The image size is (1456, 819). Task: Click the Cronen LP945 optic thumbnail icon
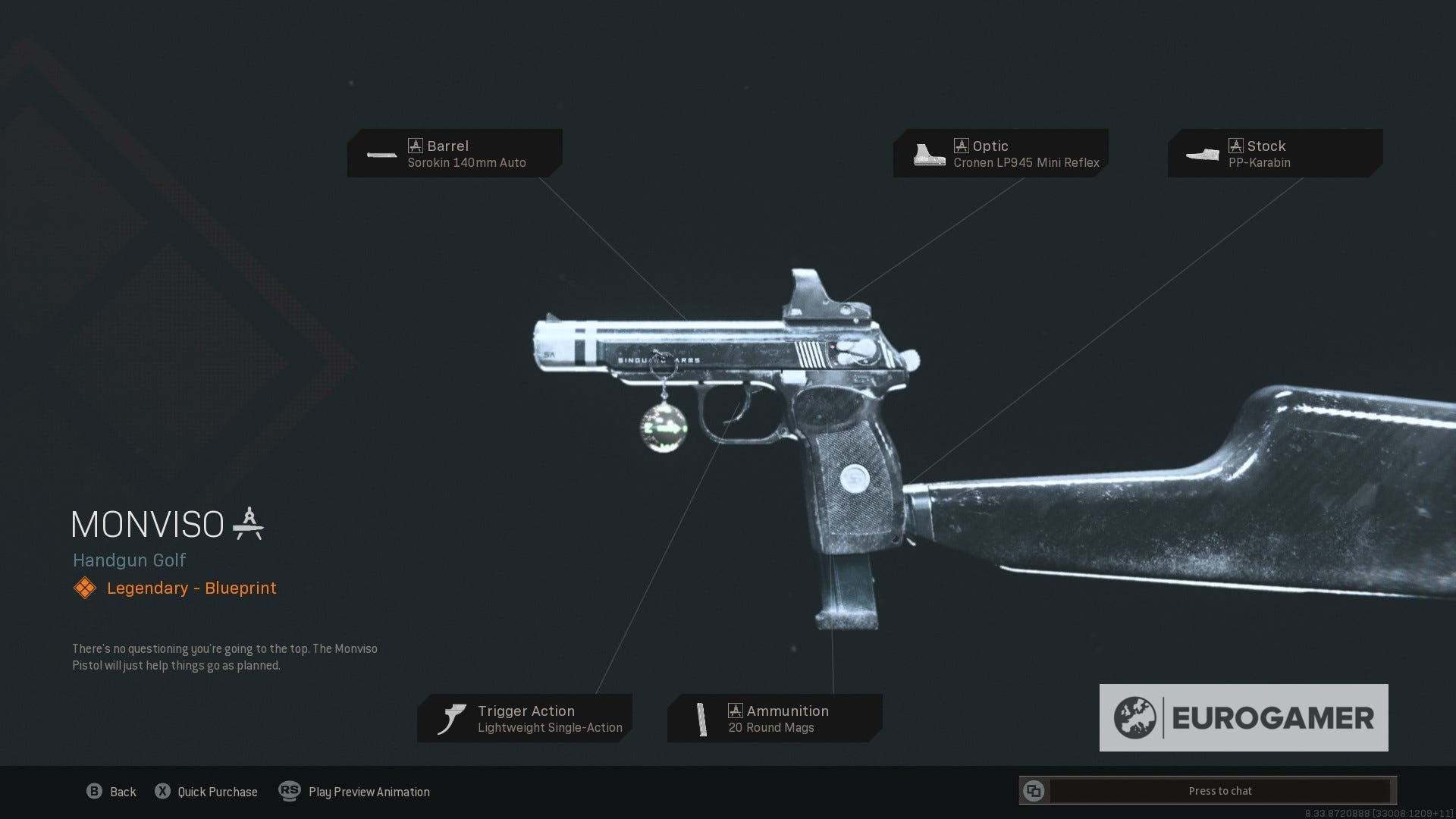click(927, 154)
